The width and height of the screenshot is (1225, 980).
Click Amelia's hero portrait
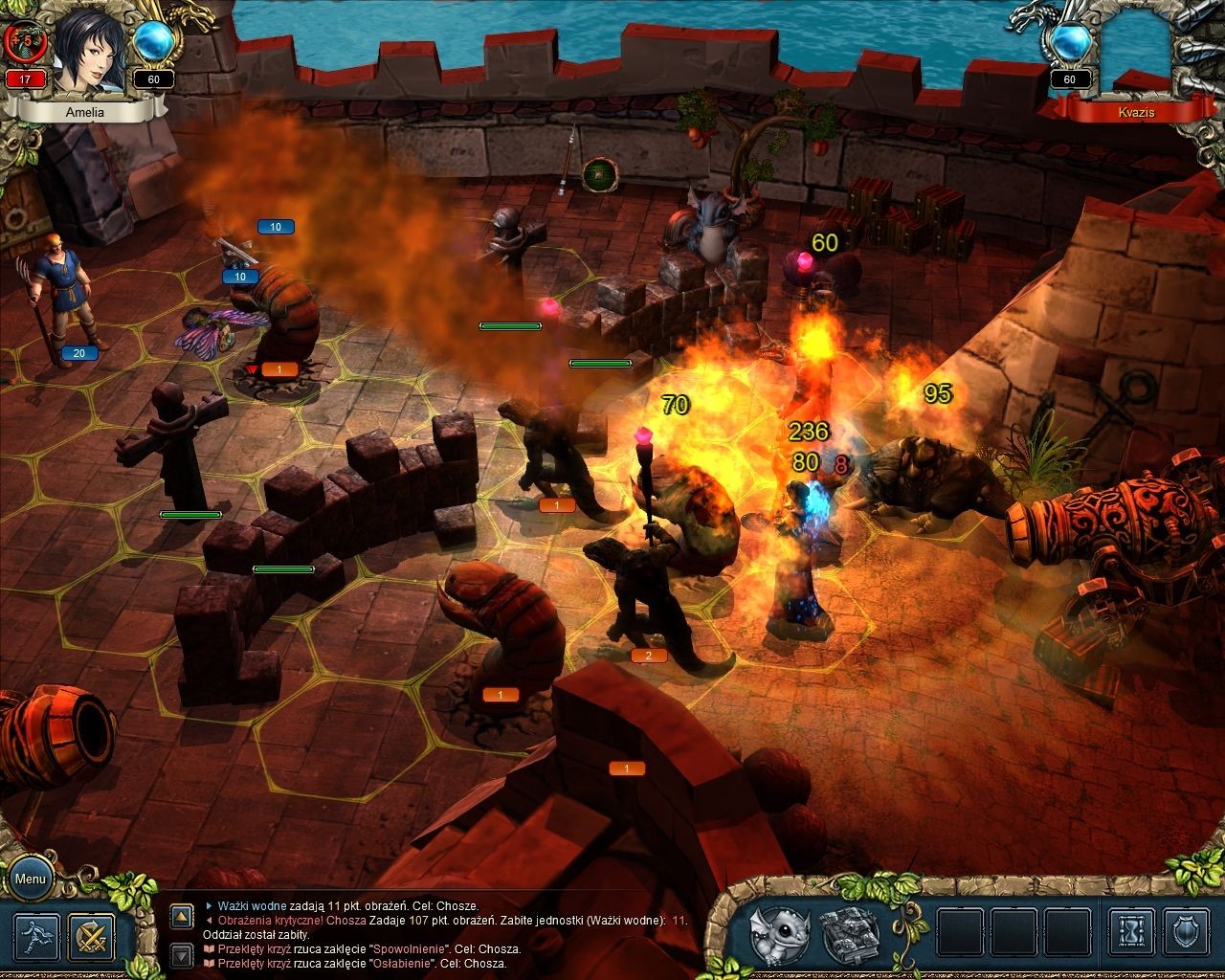point(89,48)
